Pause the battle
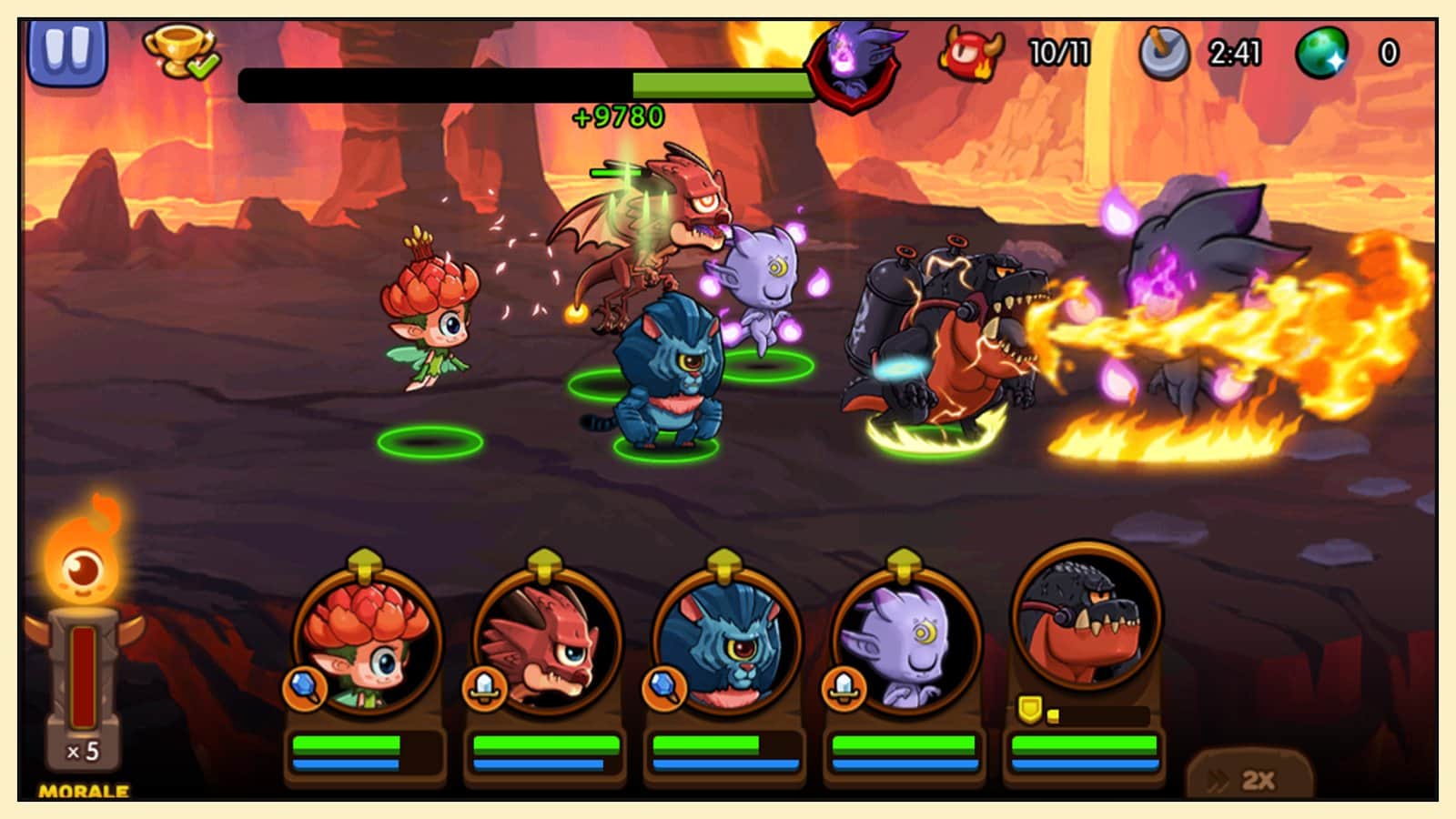This screenshot has width=1456, height=819. 68,51
